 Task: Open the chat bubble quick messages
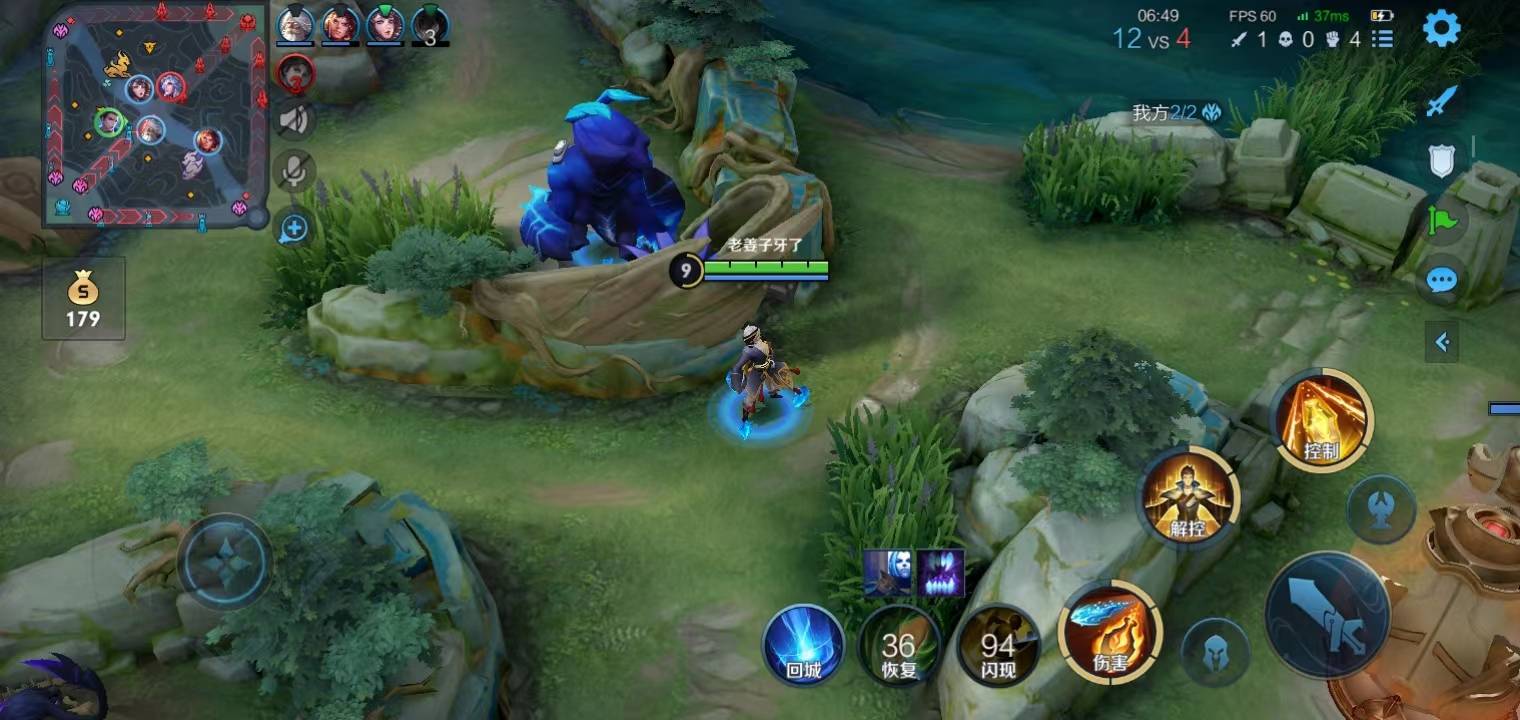click(1441, 279)
